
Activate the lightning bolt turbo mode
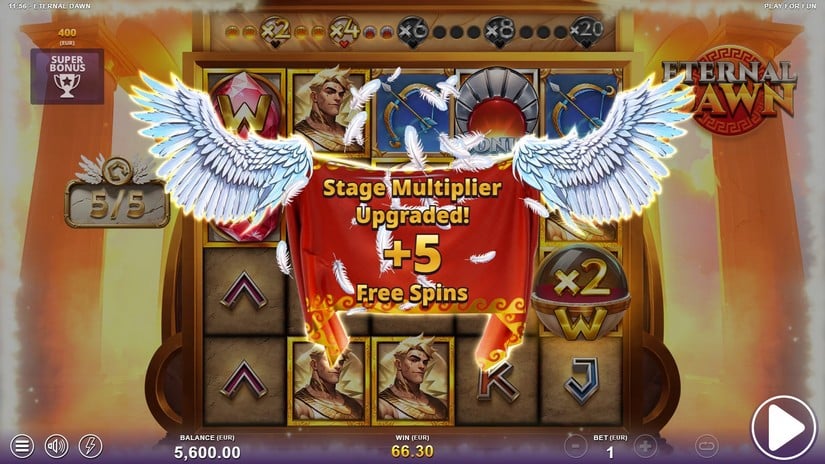click(90, 445)
